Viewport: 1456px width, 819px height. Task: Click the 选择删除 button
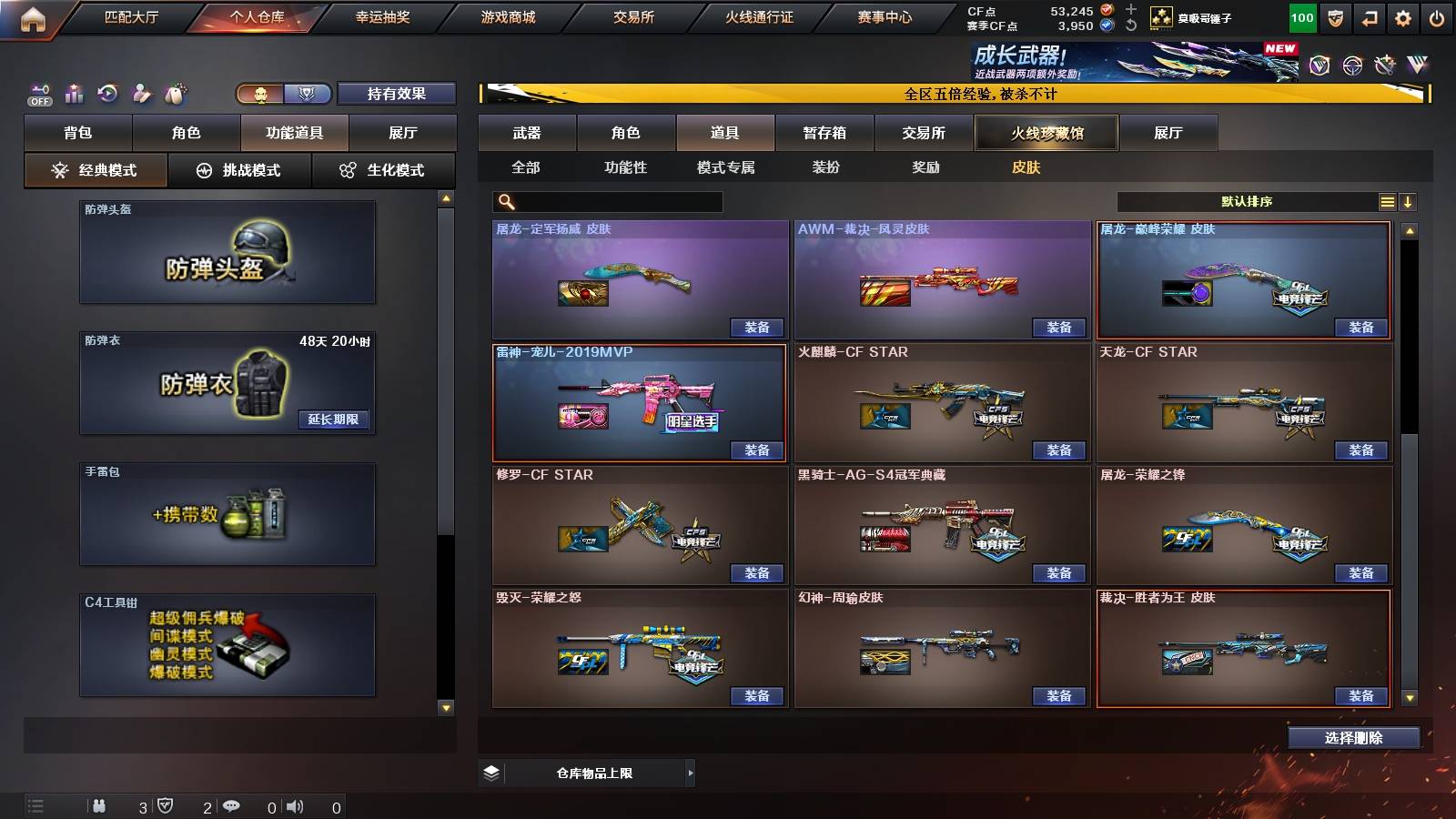pyautogui.click(x=1353, y=737)
